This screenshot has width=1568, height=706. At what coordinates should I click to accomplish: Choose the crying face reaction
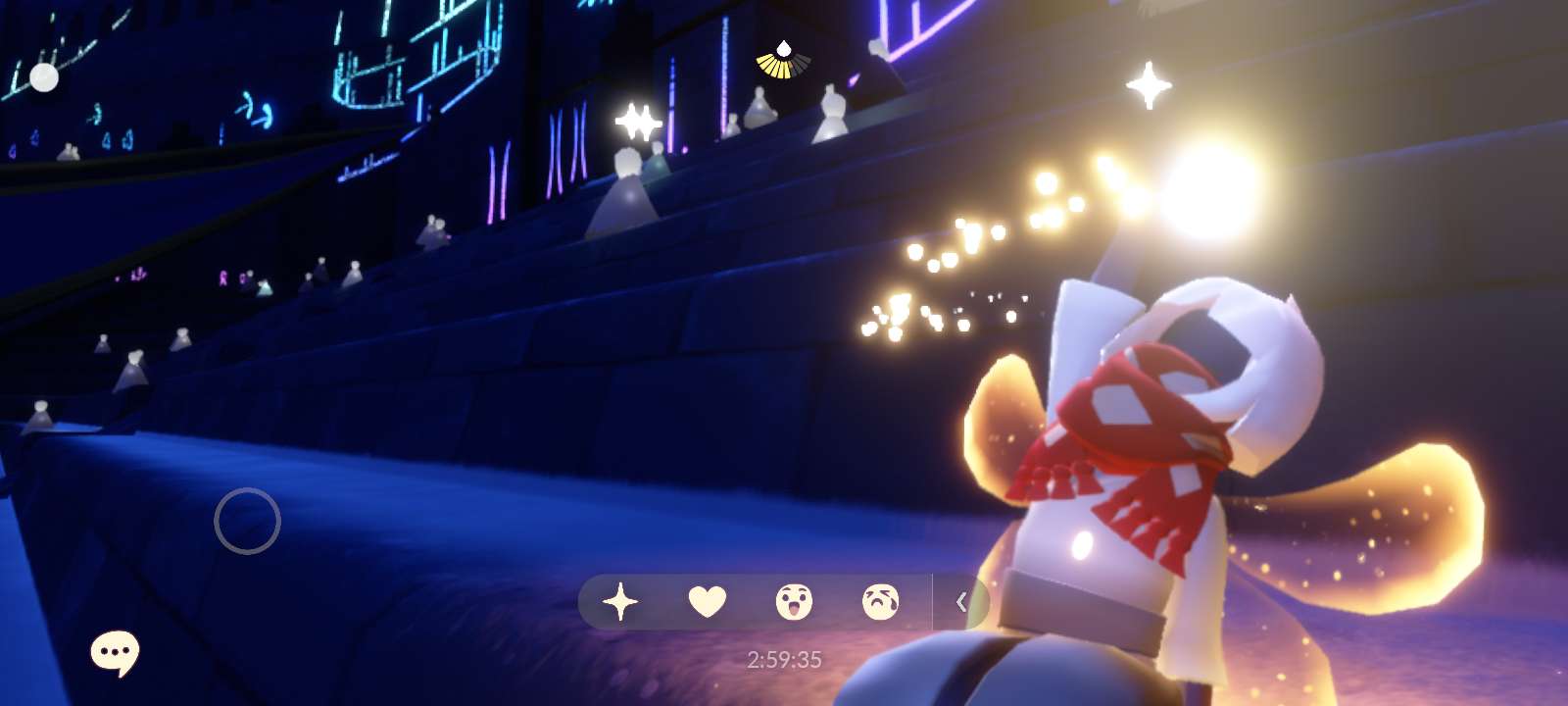coord(880,601)
